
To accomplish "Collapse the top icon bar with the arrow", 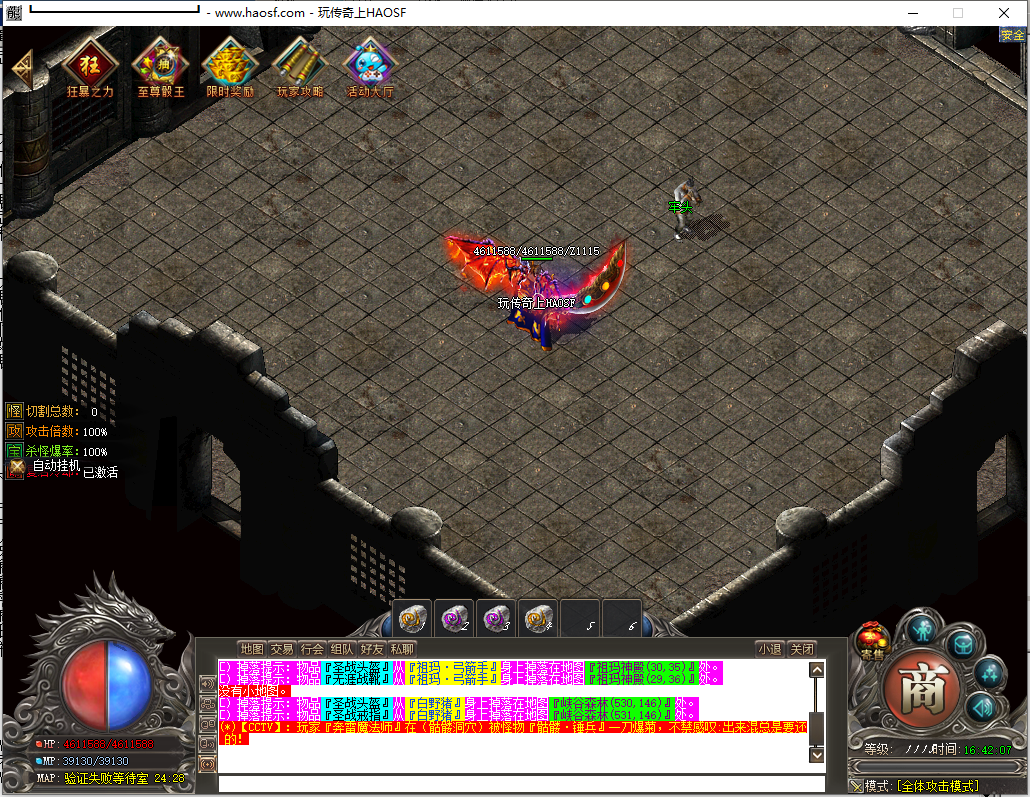I will (x=22, y=68).
